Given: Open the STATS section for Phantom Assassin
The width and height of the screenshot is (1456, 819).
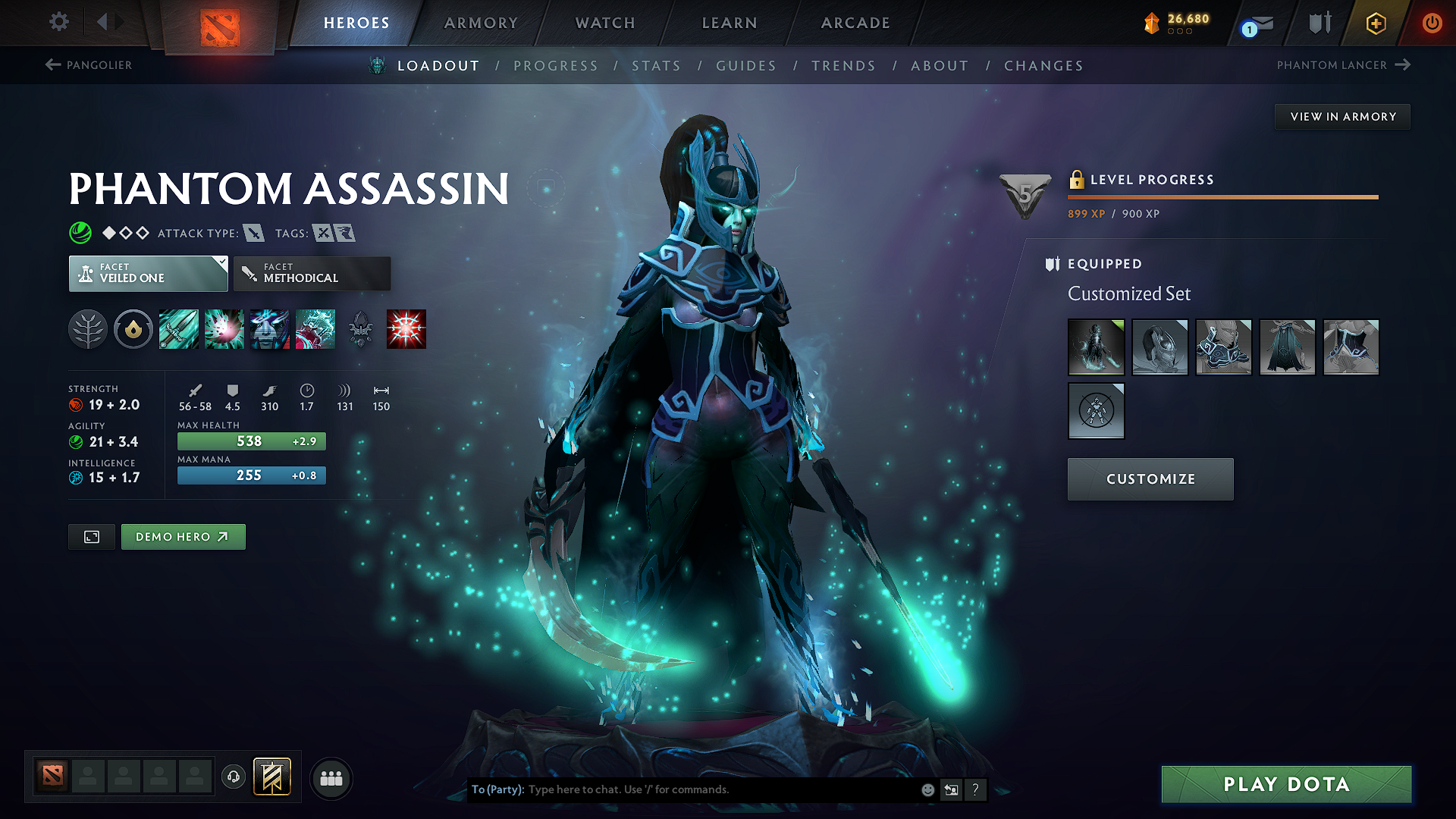Looking at the screenshot, I should 657,65.
